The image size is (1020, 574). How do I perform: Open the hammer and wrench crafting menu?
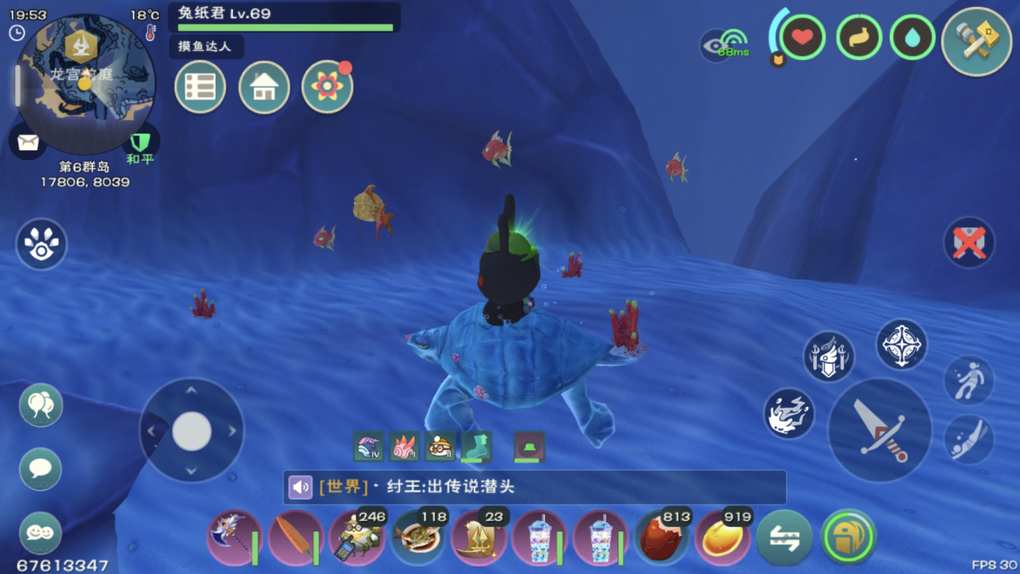point(976,42)
